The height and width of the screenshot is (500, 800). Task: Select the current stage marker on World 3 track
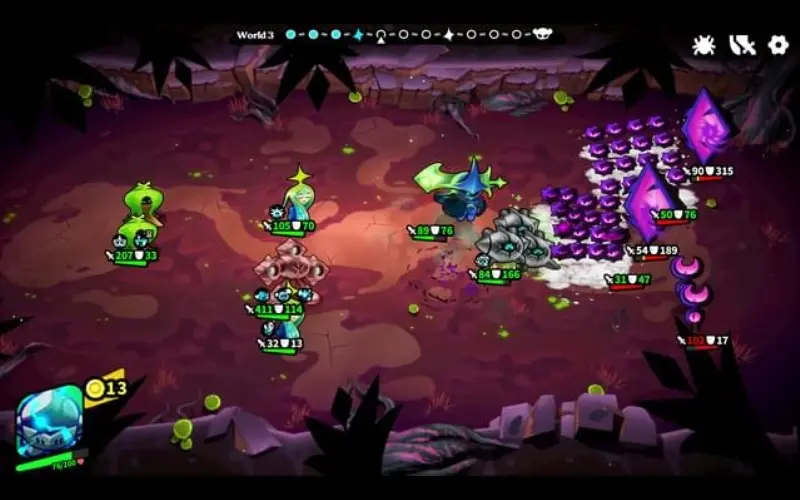pyautogui.click(x=380, y=35)
